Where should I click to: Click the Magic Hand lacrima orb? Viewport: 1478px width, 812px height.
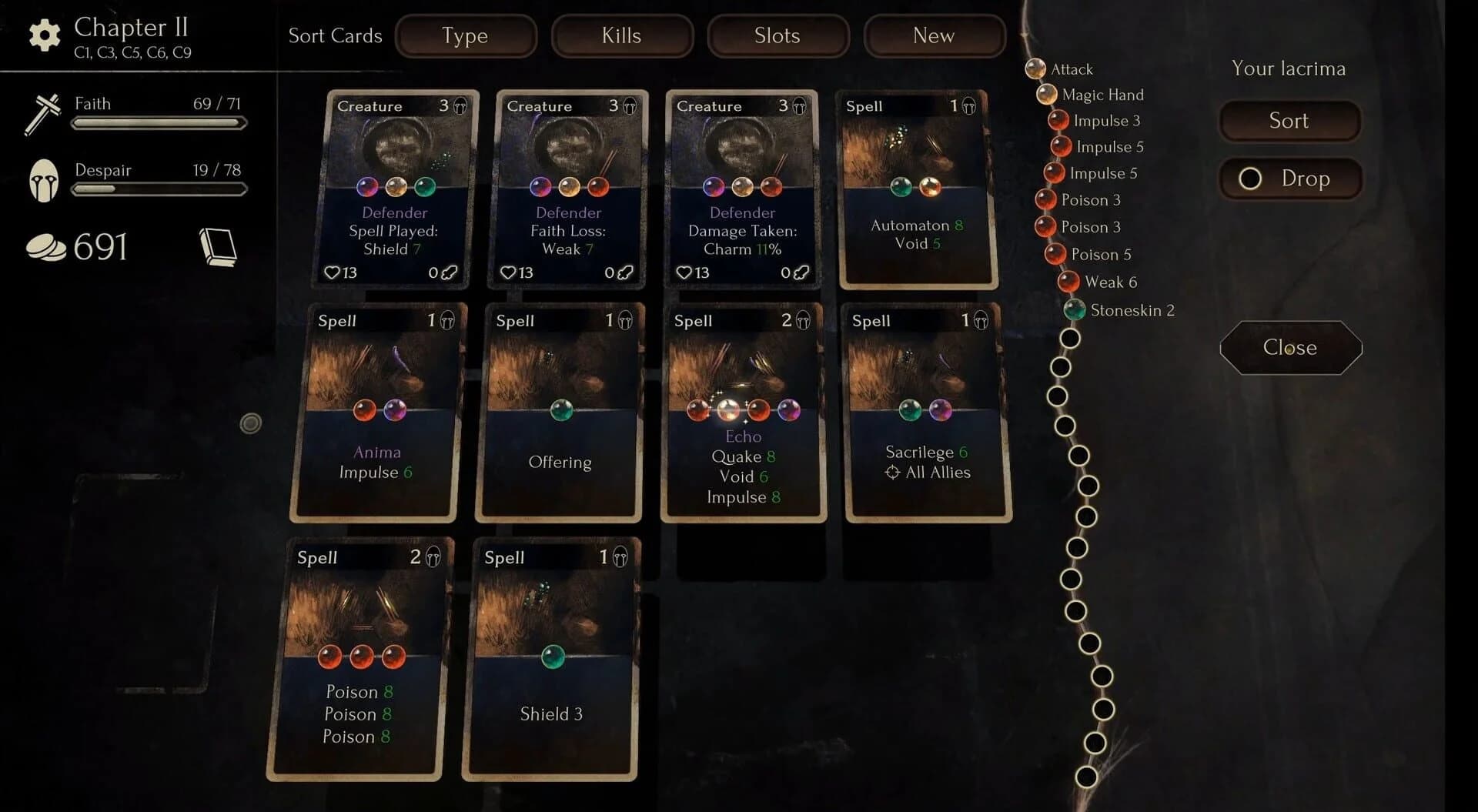coord(1045,95)
